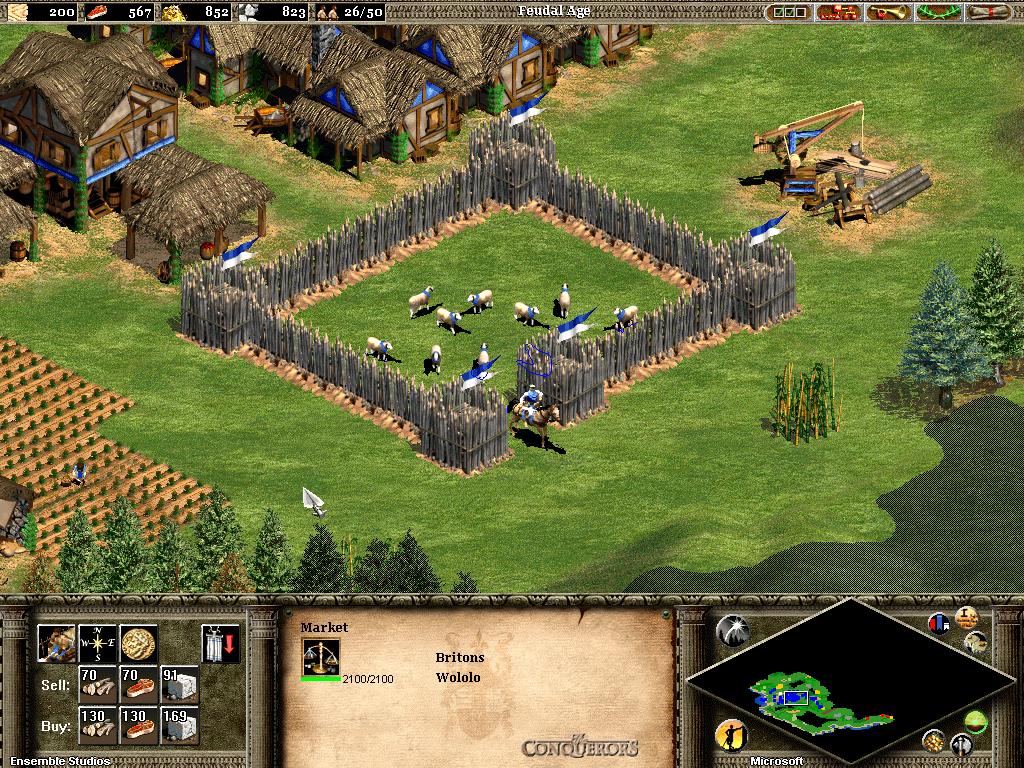This screenshot has width=1024, height=768.
Task: Open the diplomacy wreath button
Action: 938,12
